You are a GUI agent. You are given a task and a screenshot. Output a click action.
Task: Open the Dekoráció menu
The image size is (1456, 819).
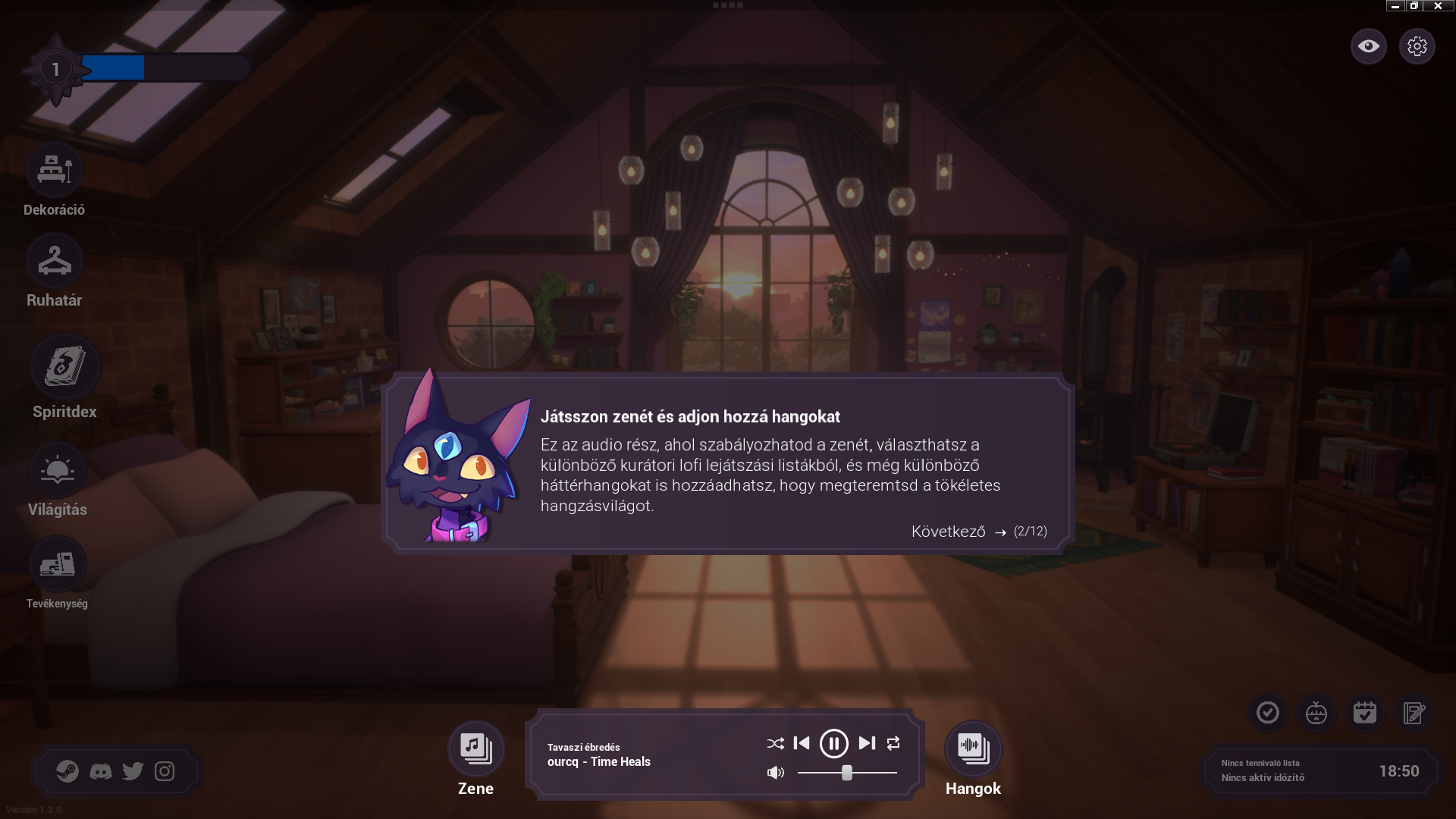[54, 171]
